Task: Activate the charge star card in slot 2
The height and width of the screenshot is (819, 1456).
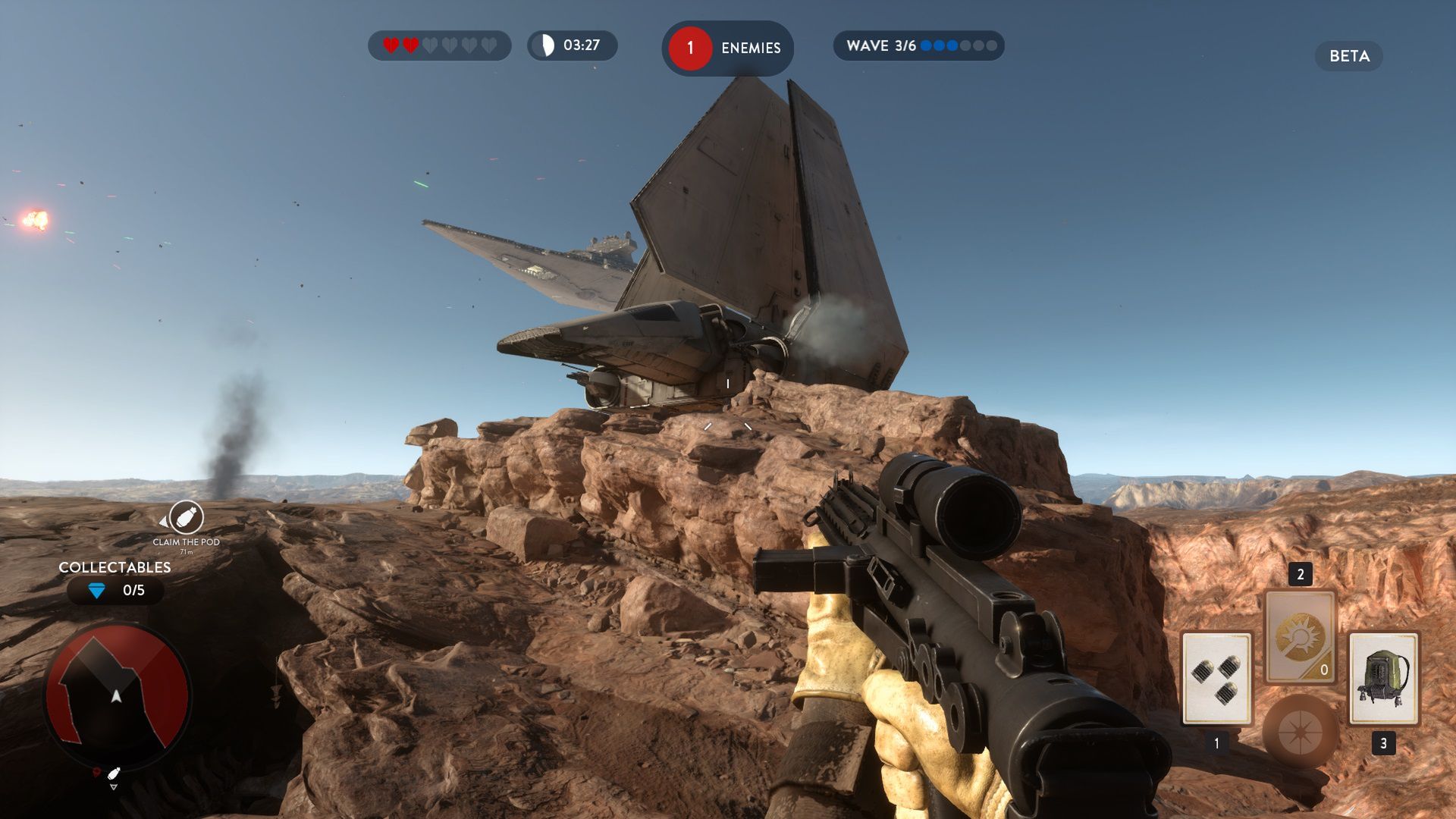Action: [1300, 635]
